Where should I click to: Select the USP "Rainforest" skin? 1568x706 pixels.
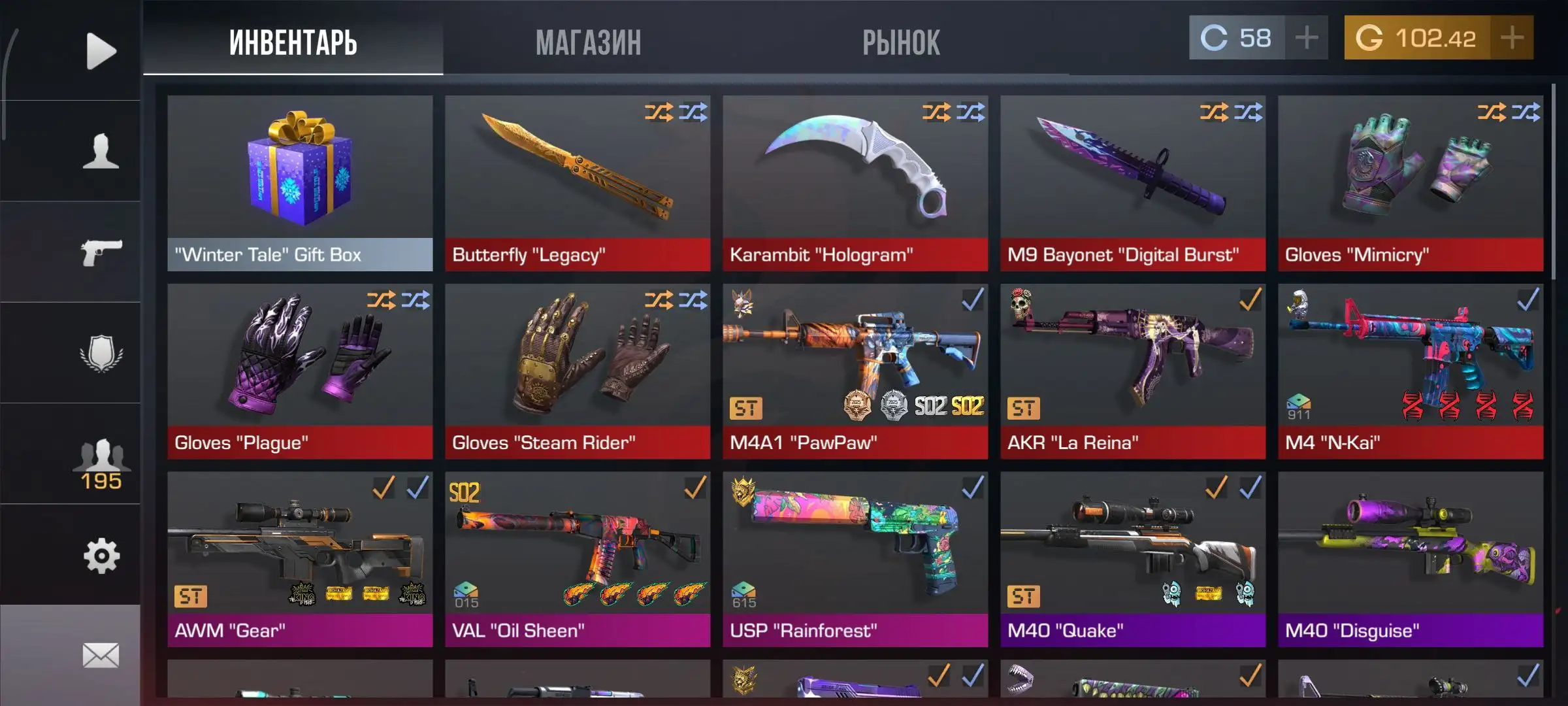(x=855, y=559)
